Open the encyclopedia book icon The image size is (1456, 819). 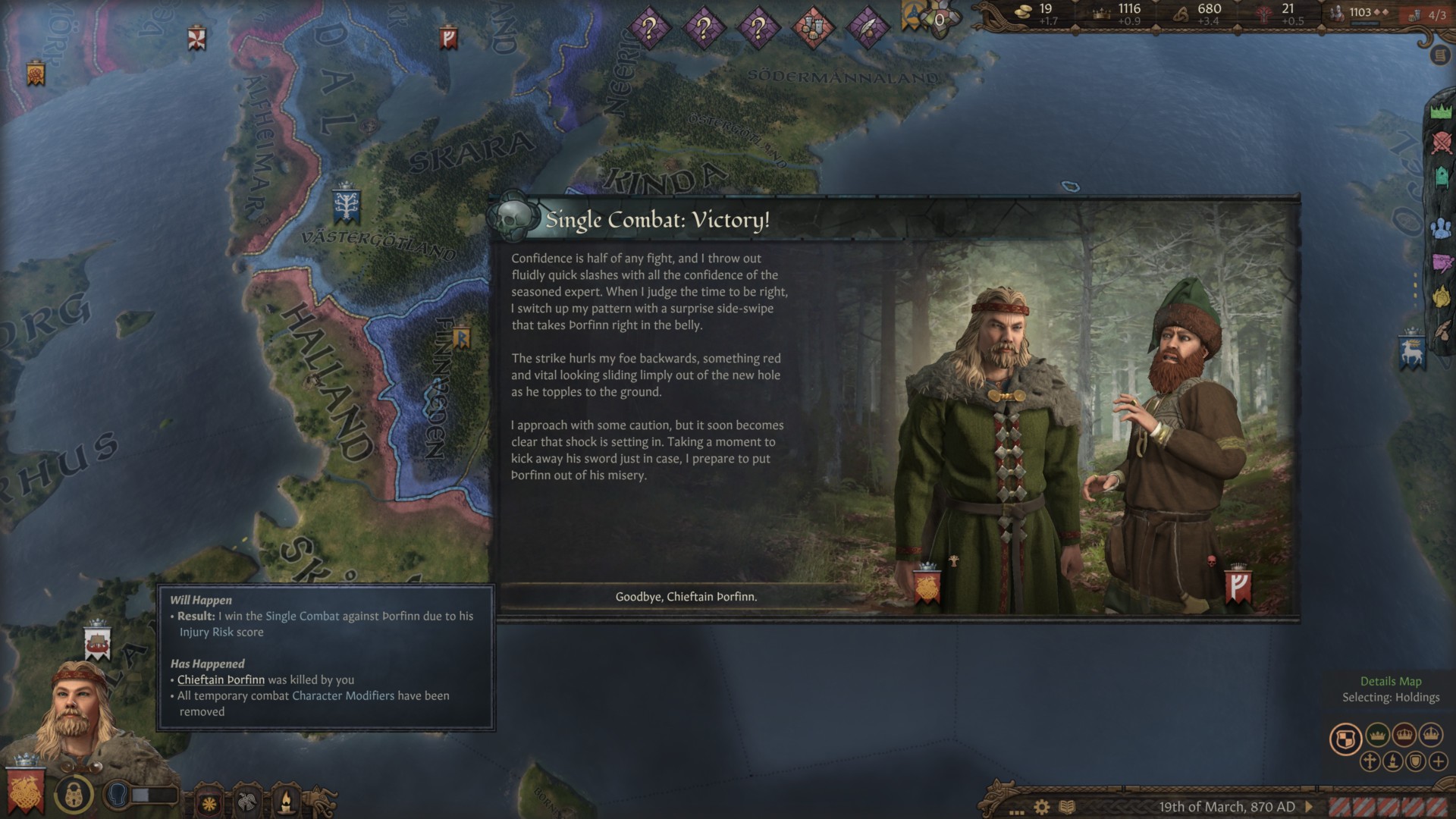pos(1067,807)
